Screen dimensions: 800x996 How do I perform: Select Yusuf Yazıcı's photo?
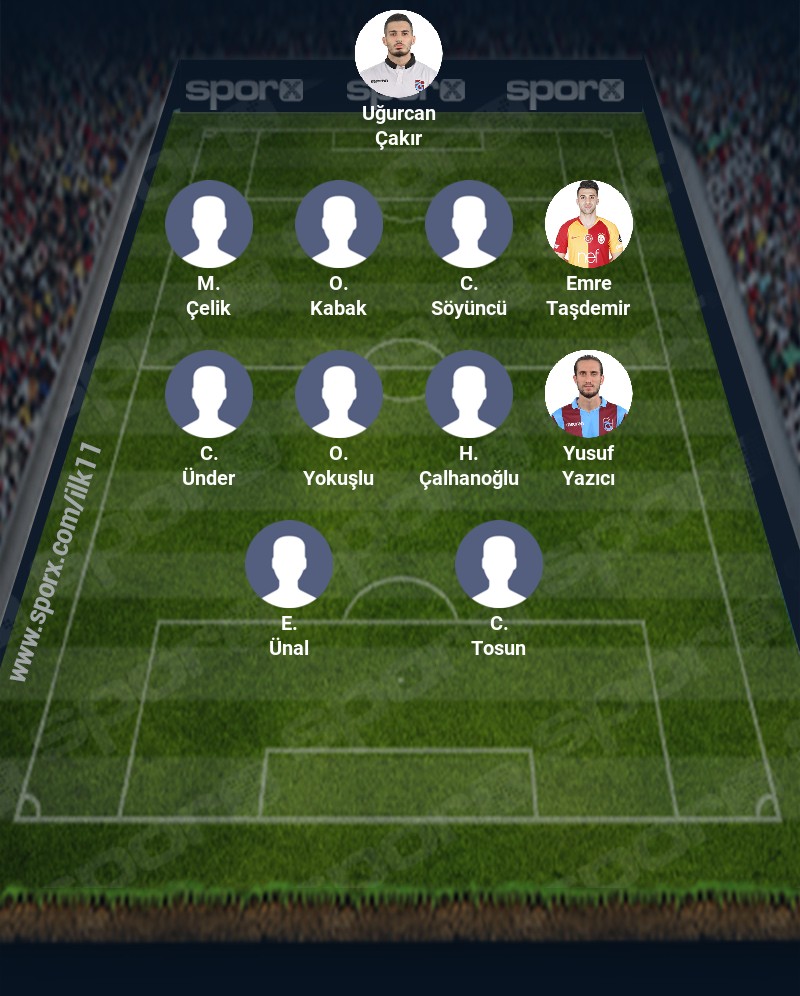click(588, 394)
